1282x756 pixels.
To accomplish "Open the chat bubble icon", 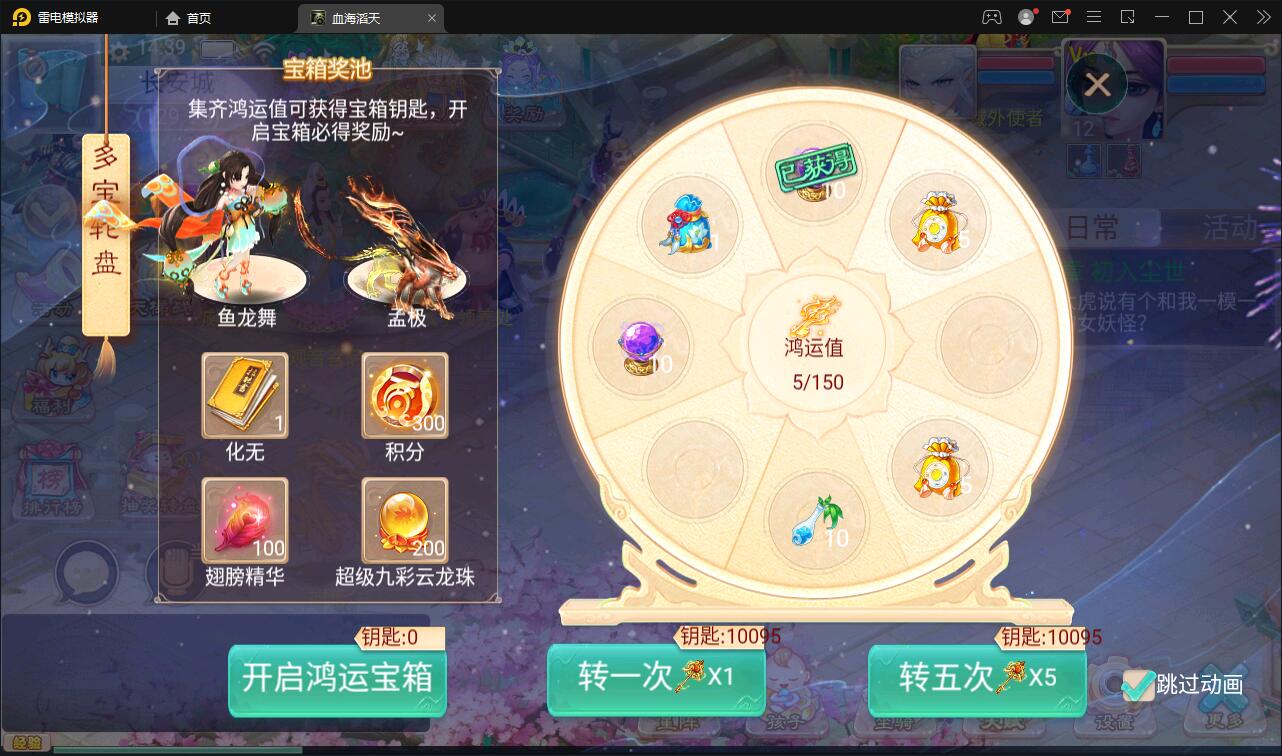I will tap(86, 574).
